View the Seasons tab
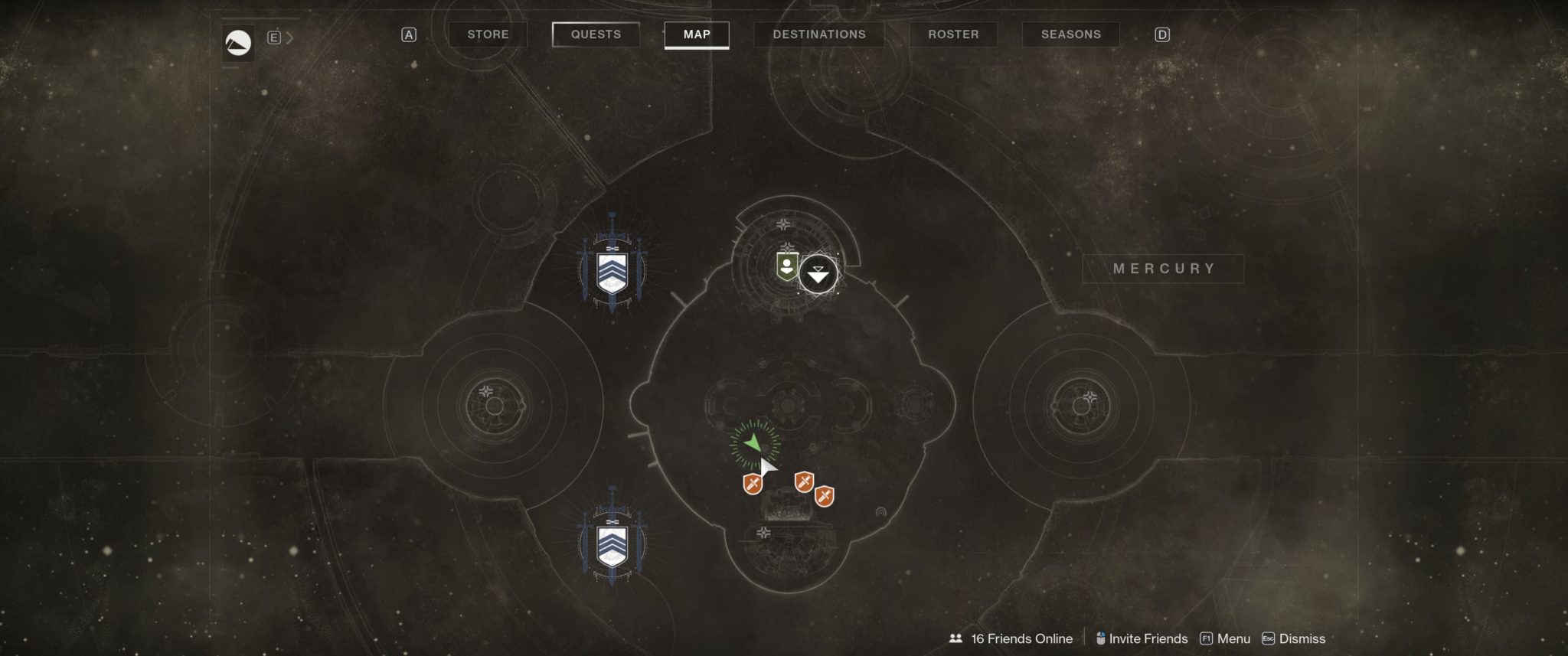Screen dimensions: 1568x656 [x=1070, y=34]
